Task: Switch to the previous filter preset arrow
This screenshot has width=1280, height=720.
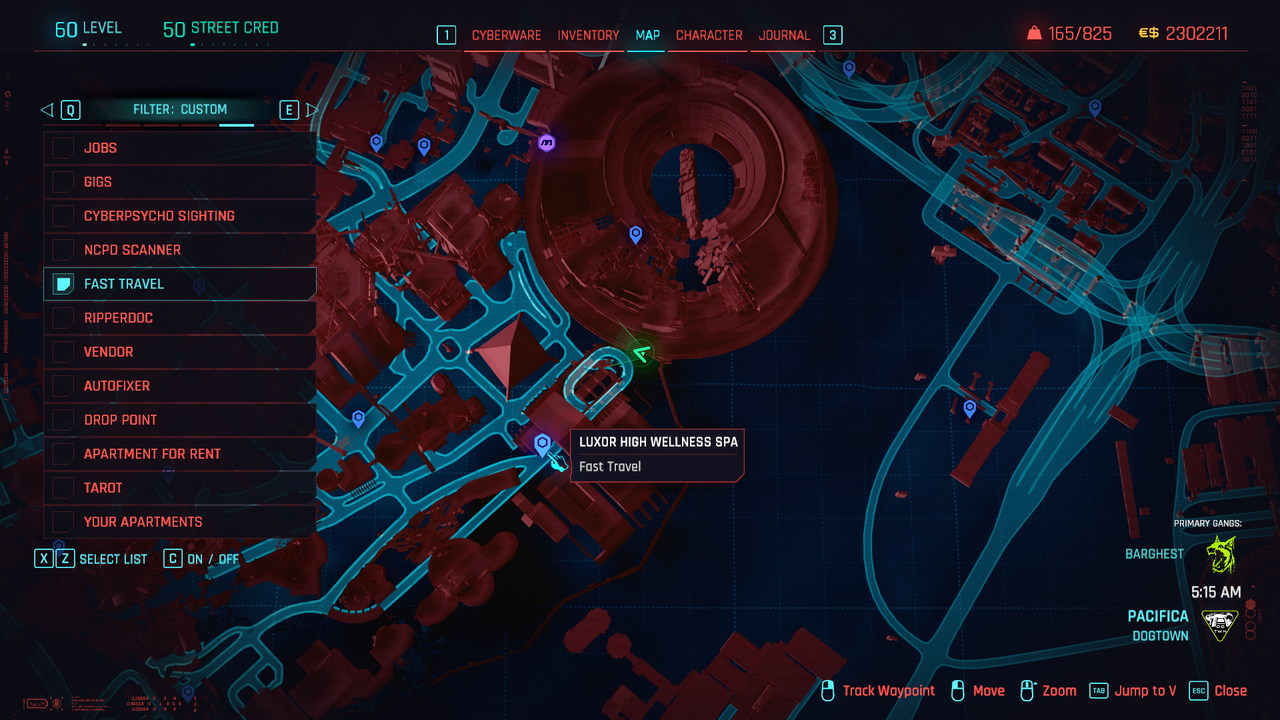Action: [x=46, y=110]
